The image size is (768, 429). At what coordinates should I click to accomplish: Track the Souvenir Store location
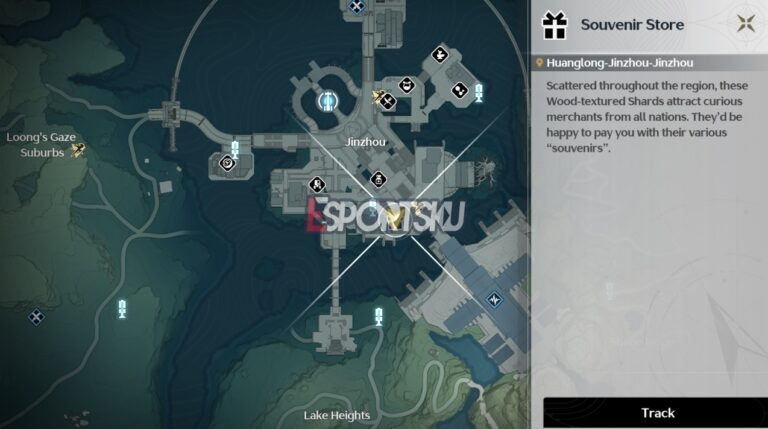click(x=657, y=412)
